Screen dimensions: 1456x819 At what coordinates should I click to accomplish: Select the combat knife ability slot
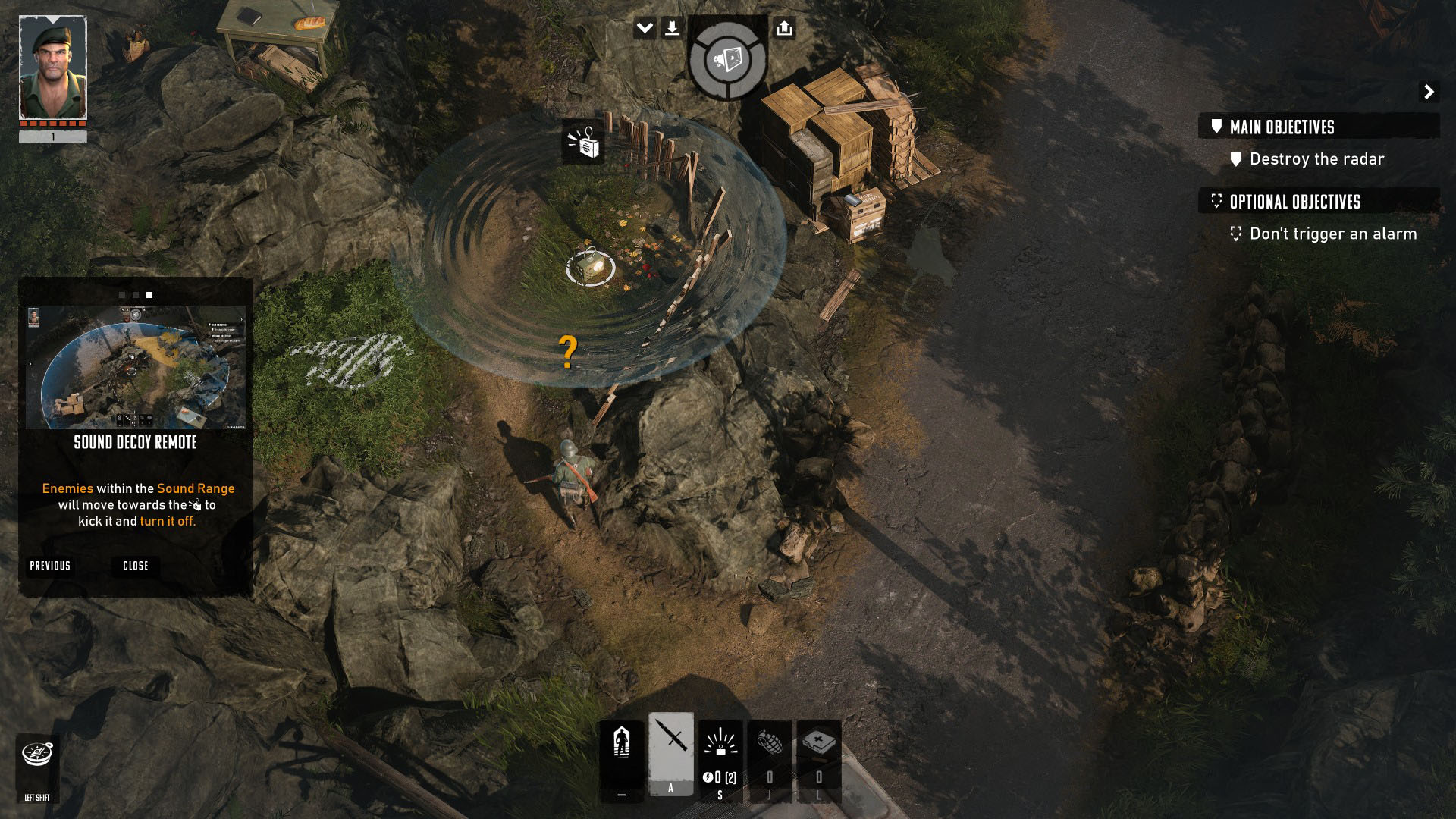671,752
